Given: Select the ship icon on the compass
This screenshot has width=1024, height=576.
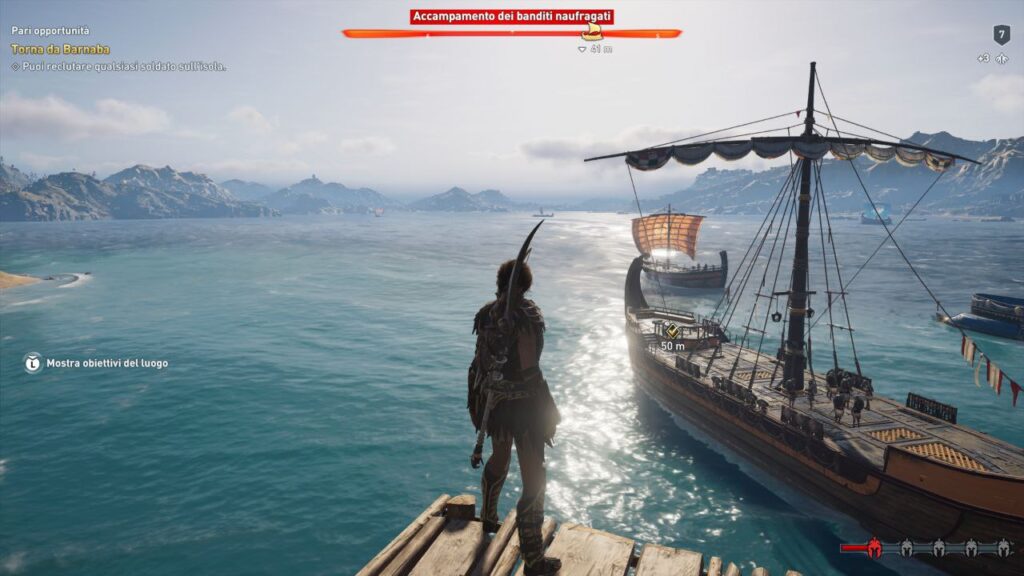Looking at the screenshot, I should (x=592, y=33).
